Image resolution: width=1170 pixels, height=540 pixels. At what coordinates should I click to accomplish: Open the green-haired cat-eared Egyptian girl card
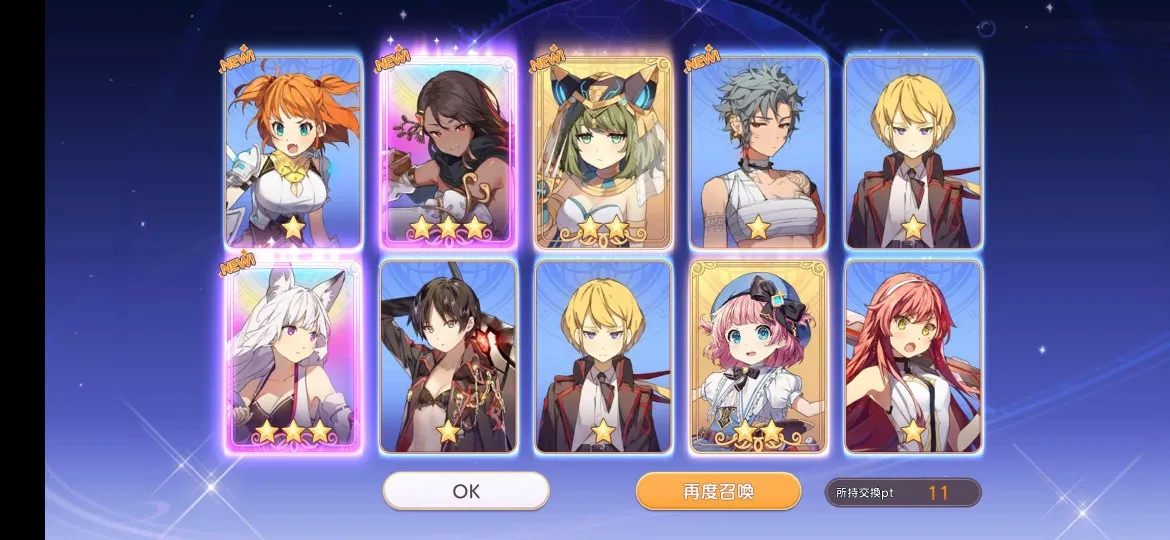(x=603, y=151)
